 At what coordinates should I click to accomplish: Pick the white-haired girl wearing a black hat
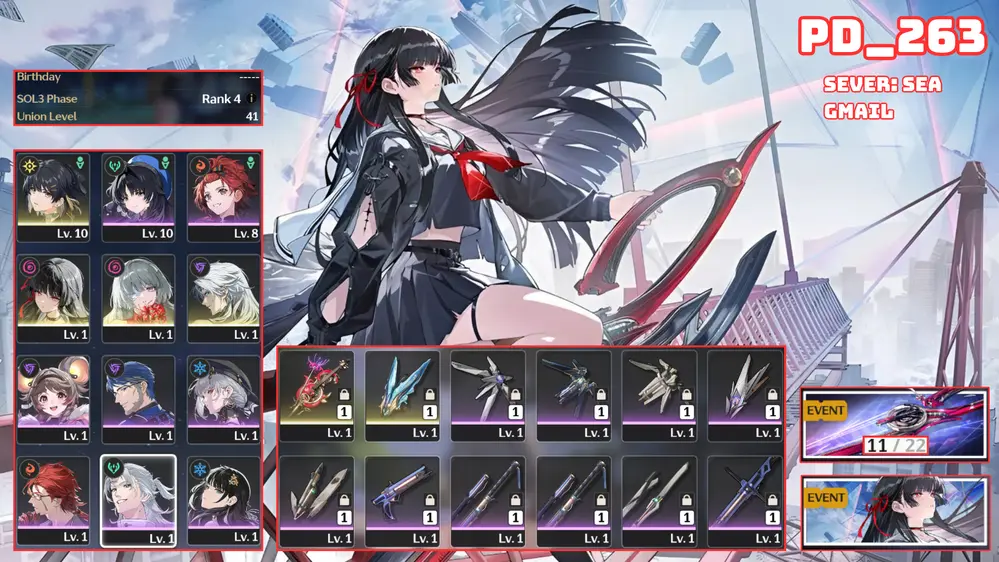coord(223,398)
